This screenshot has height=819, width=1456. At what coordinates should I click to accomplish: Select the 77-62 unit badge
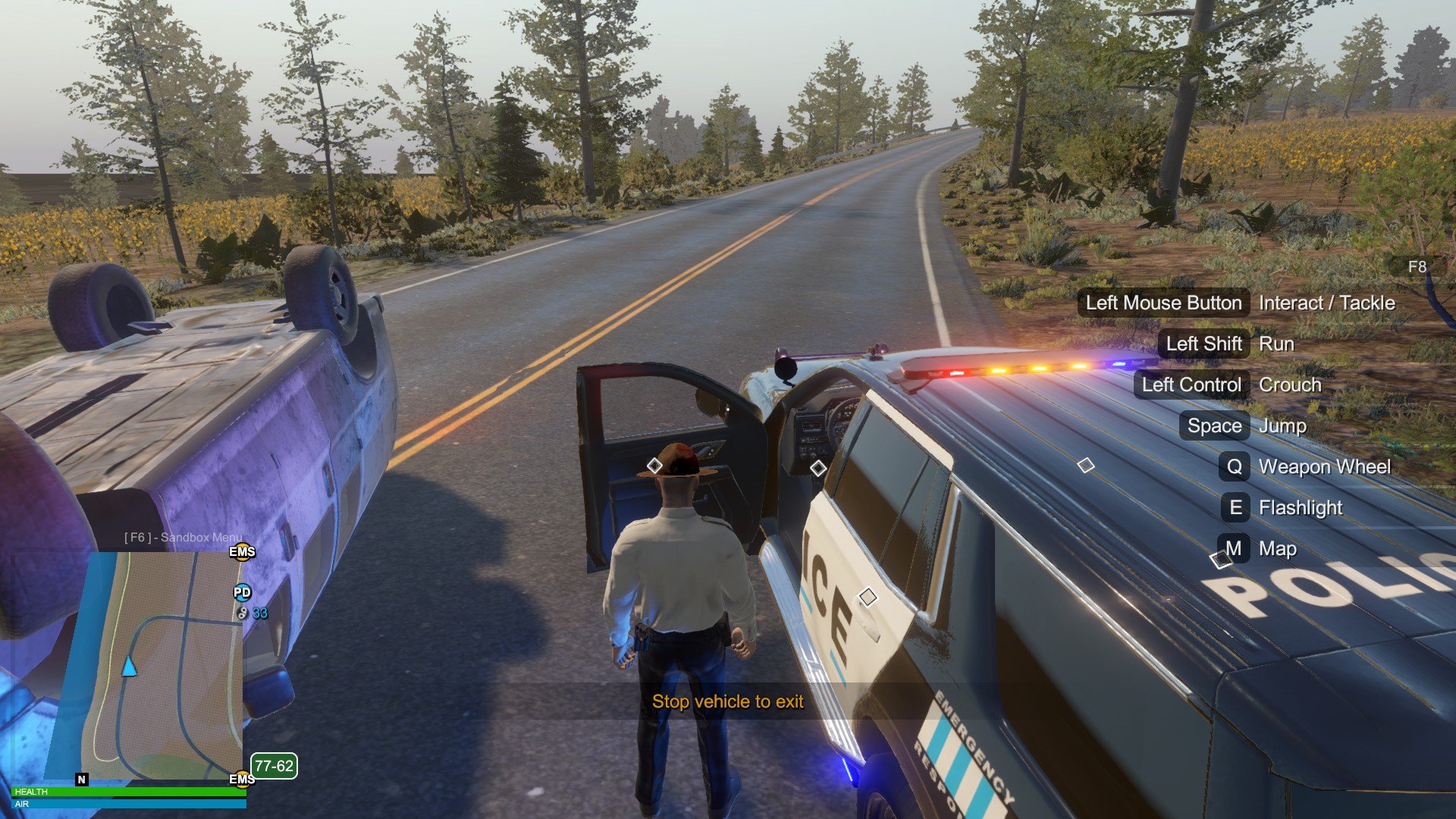(x=274, y=766)
